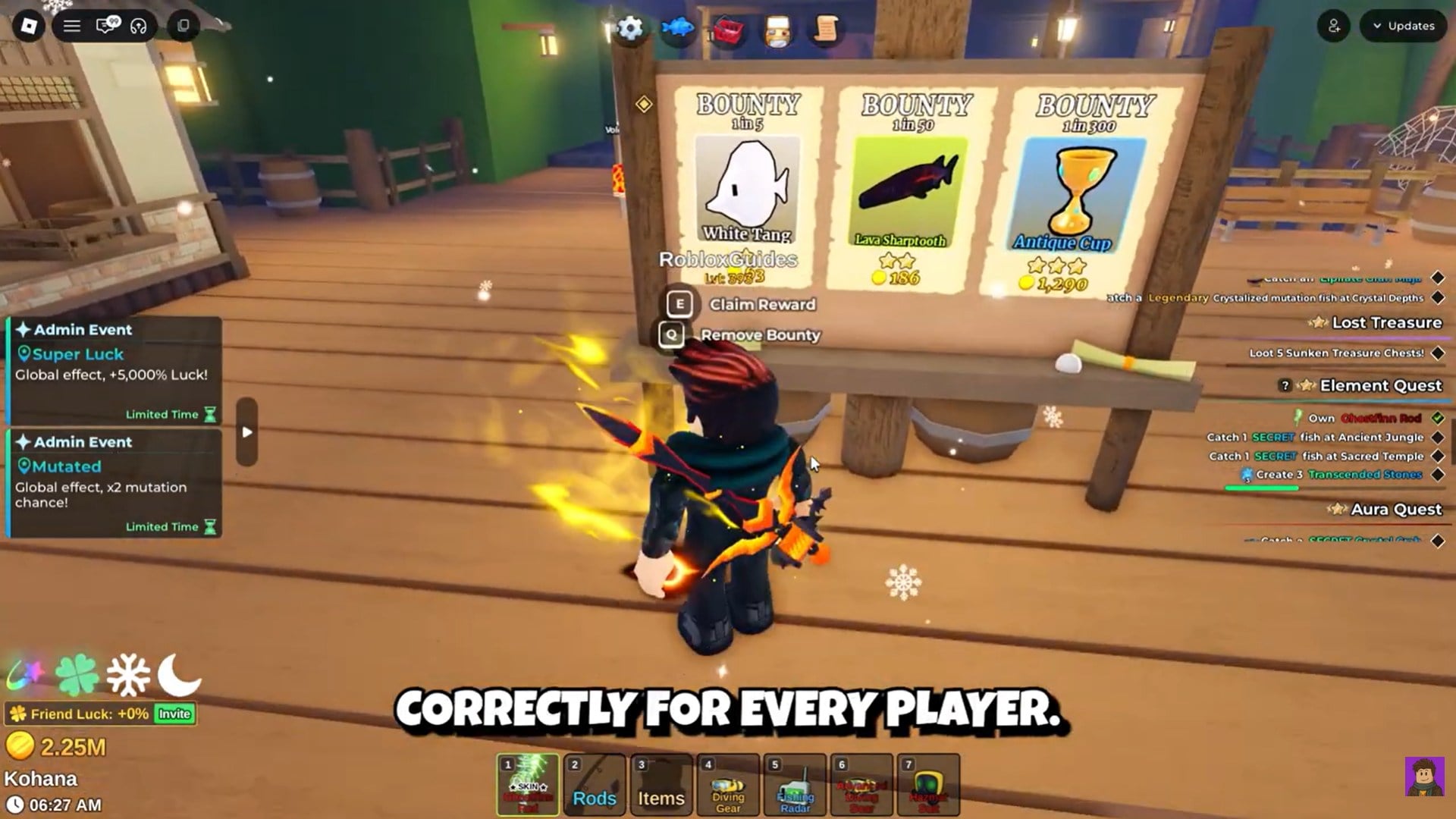Open the merchant NPC icon in top toolbar
1456x819 pixels.
click(x=777, y=29)
